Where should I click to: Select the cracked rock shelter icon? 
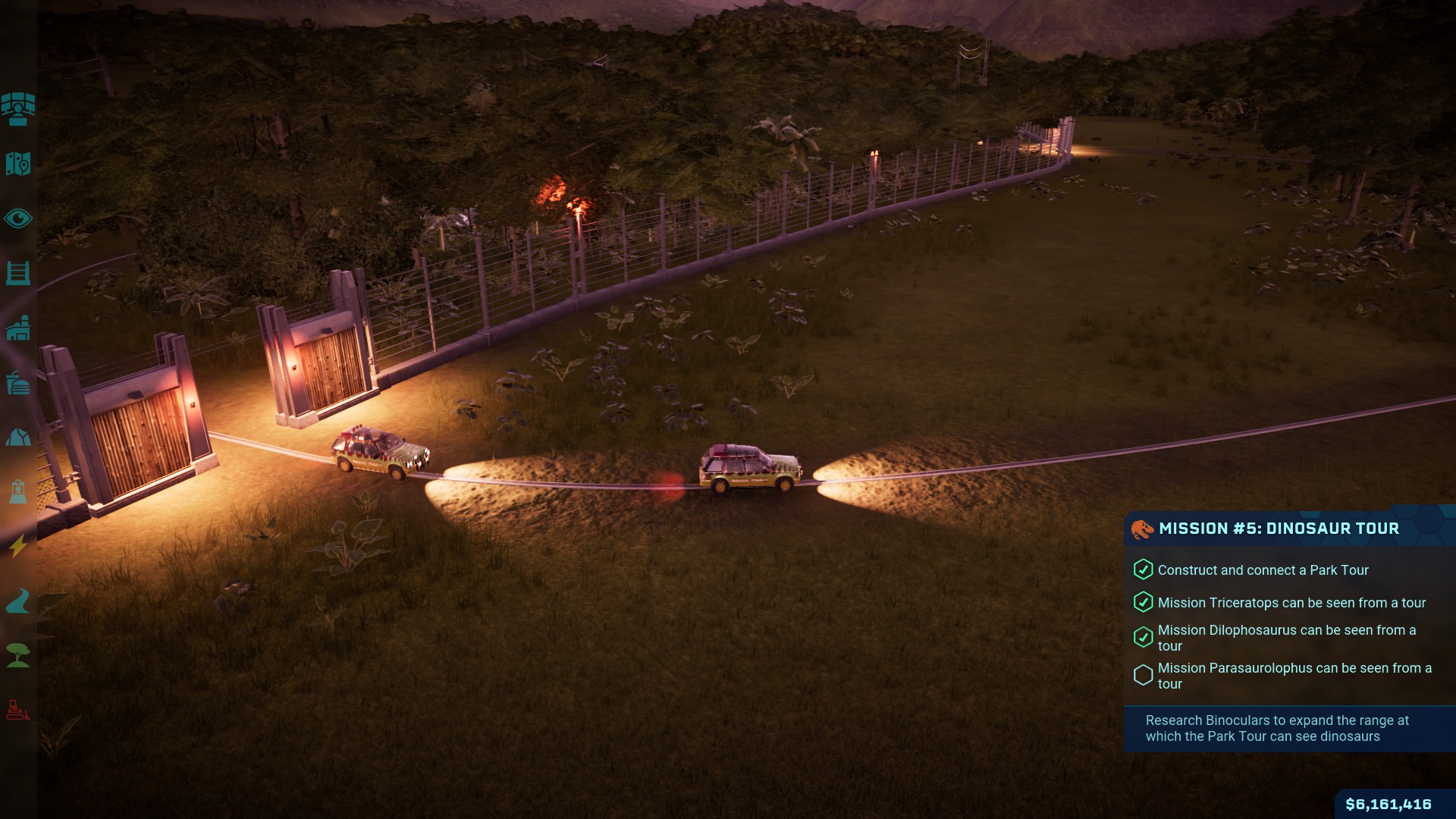[x=18, y=438]
